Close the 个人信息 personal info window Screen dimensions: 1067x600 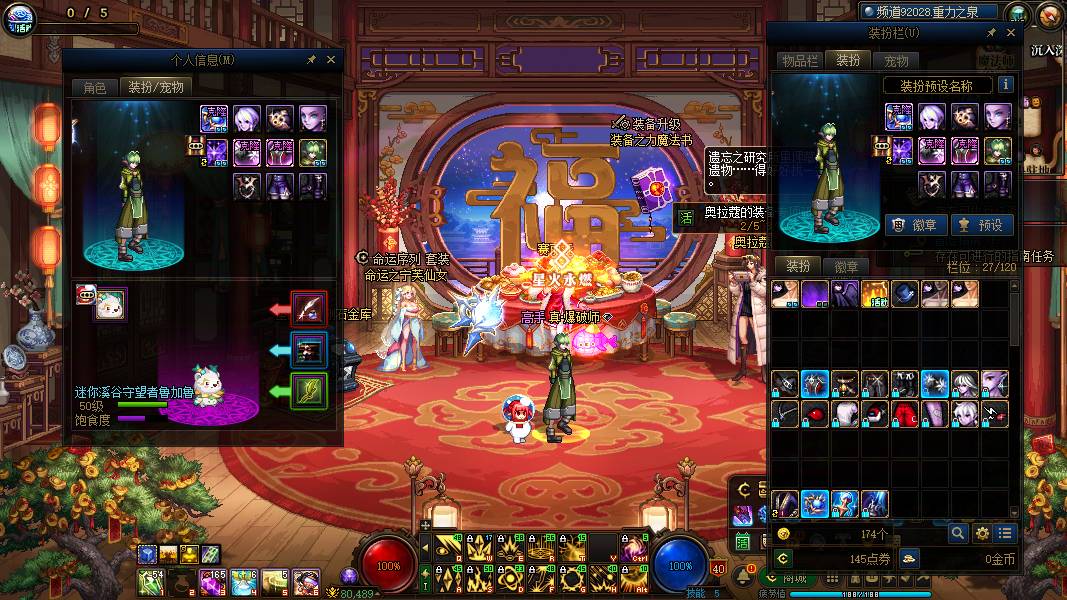click(x=331, y=60)
